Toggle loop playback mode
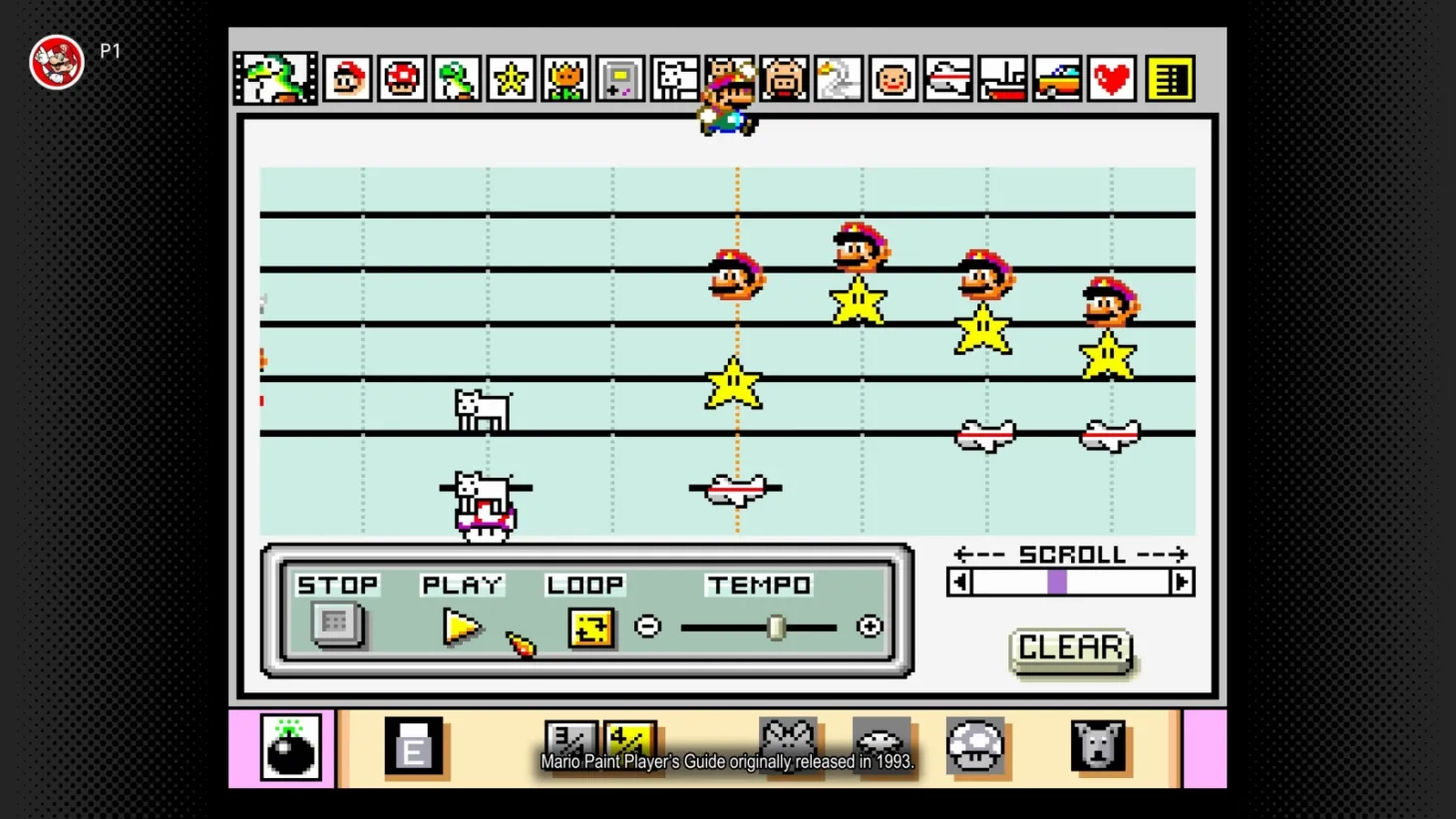Image resolution: width=1456 pixels, height=819 pixels. 590,627
